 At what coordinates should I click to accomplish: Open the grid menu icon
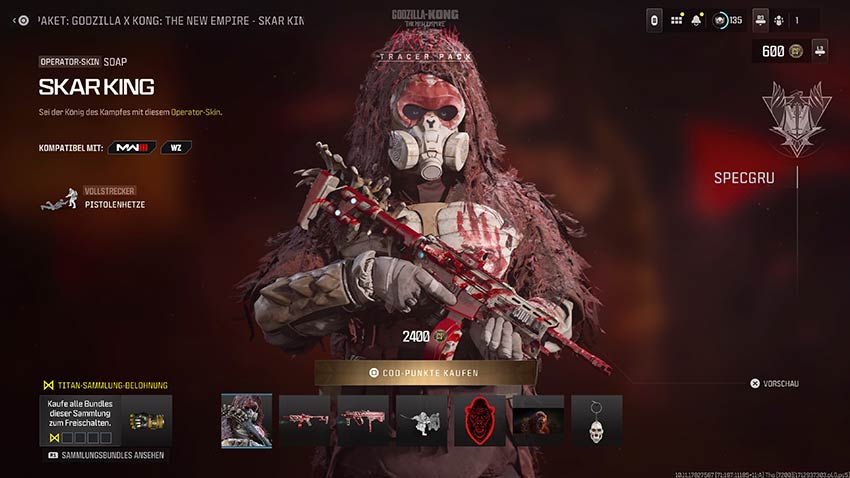[x=677, y=20]
